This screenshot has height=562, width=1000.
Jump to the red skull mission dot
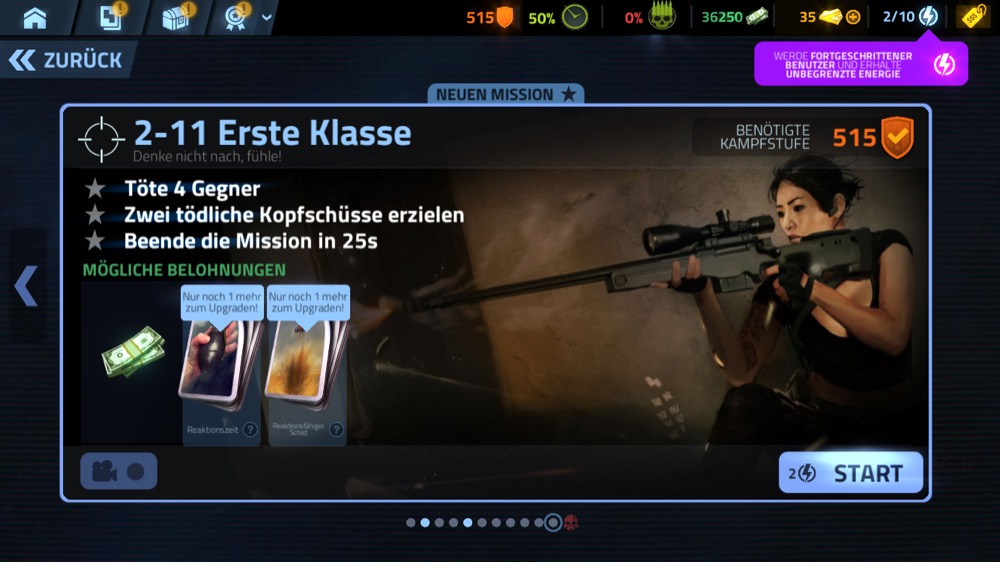tap(572, 522)
